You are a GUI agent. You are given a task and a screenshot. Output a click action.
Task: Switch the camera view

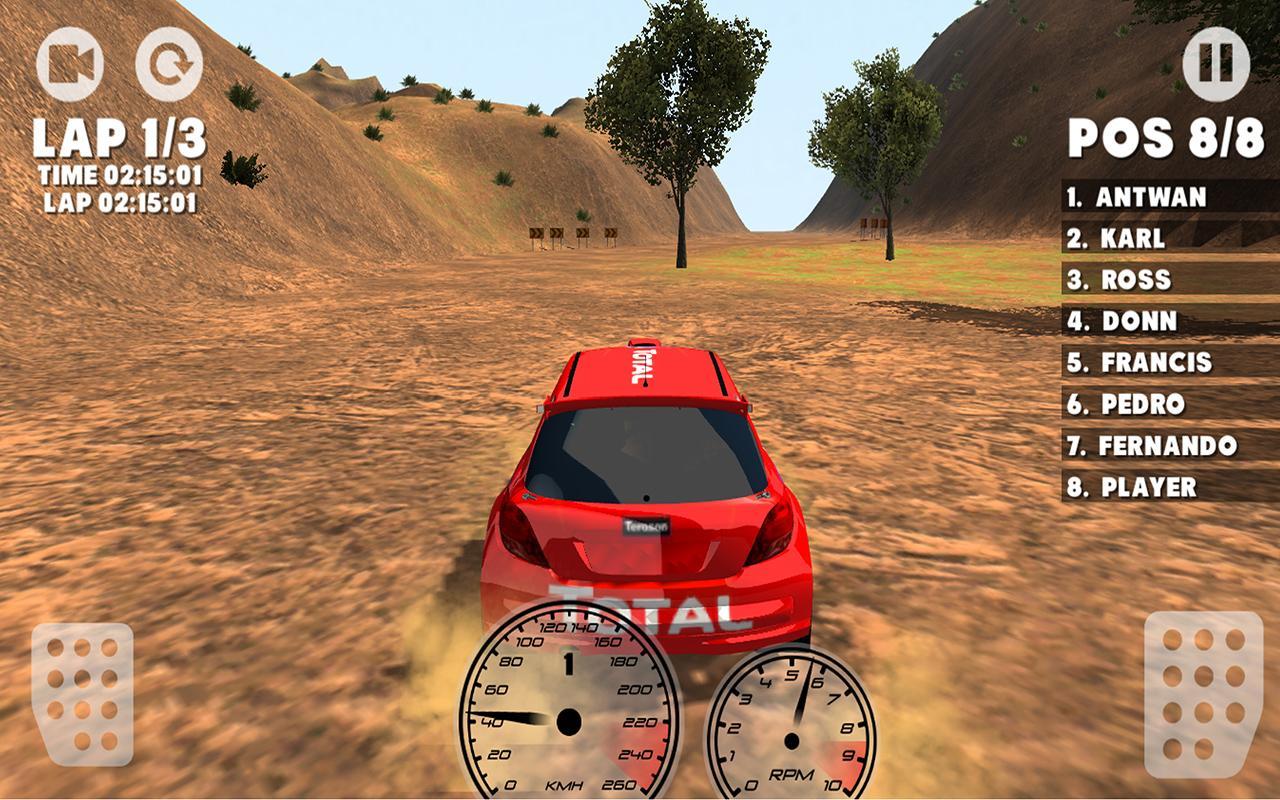pos(68,63)
